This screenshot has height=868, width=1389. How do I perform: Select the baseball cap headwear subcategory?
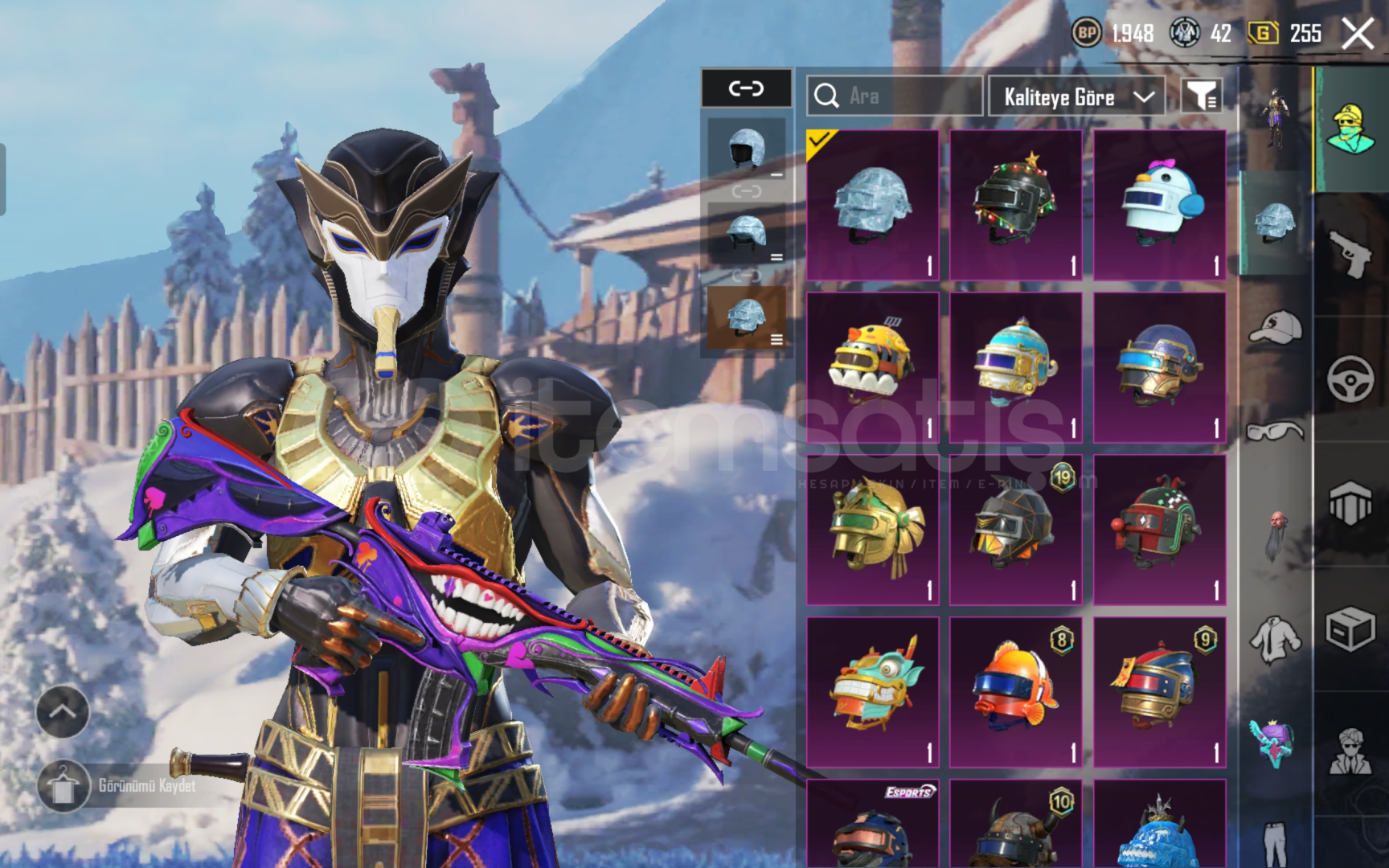[1275, 328]
